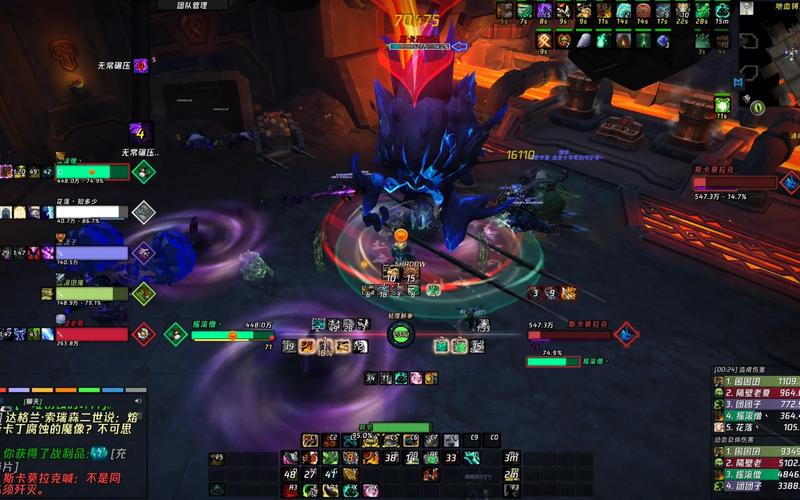Activate the action bar ability showing cooldown 33

point(451,458)
